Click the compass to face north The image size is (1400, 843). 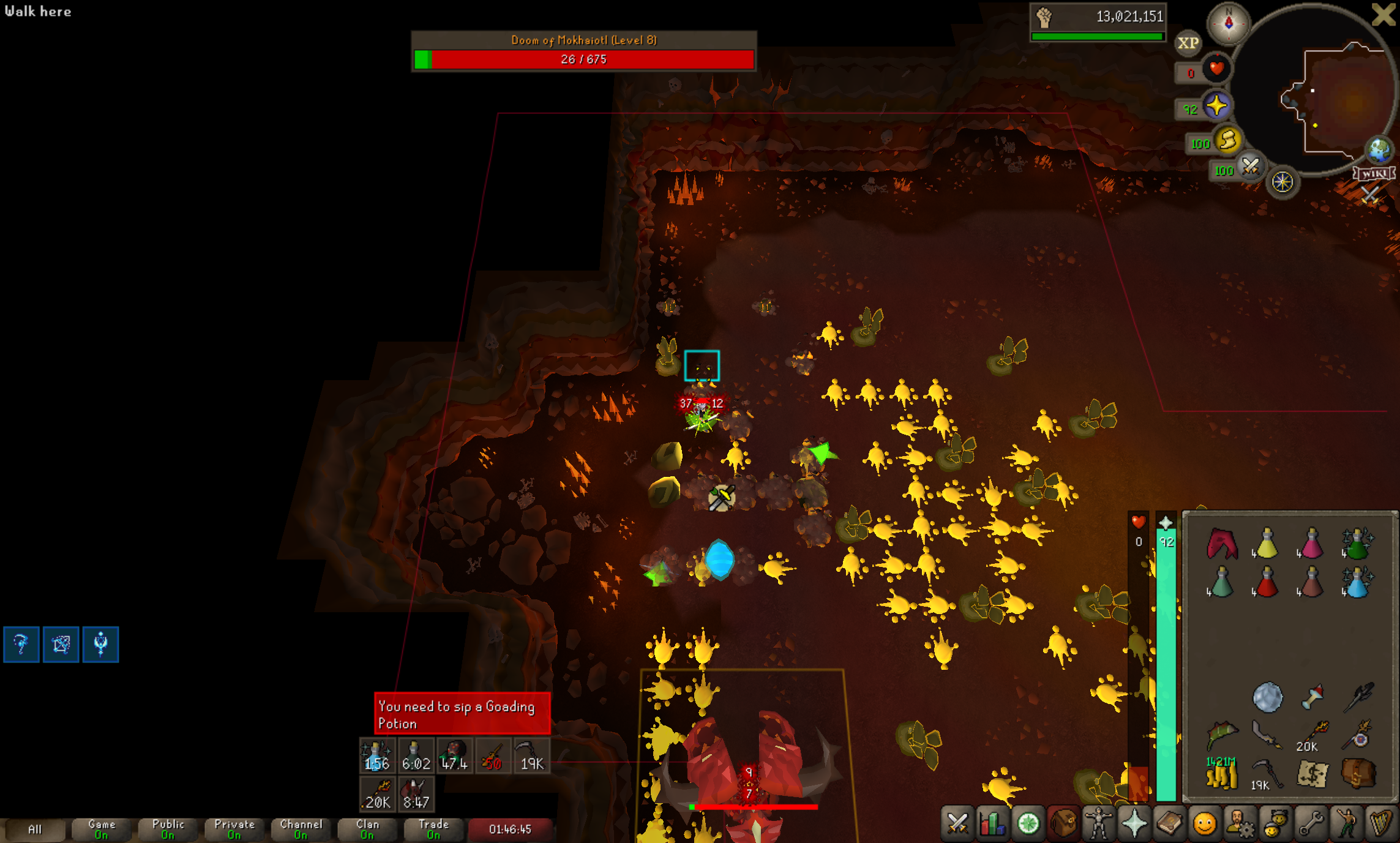click(x=1228, y=23)
